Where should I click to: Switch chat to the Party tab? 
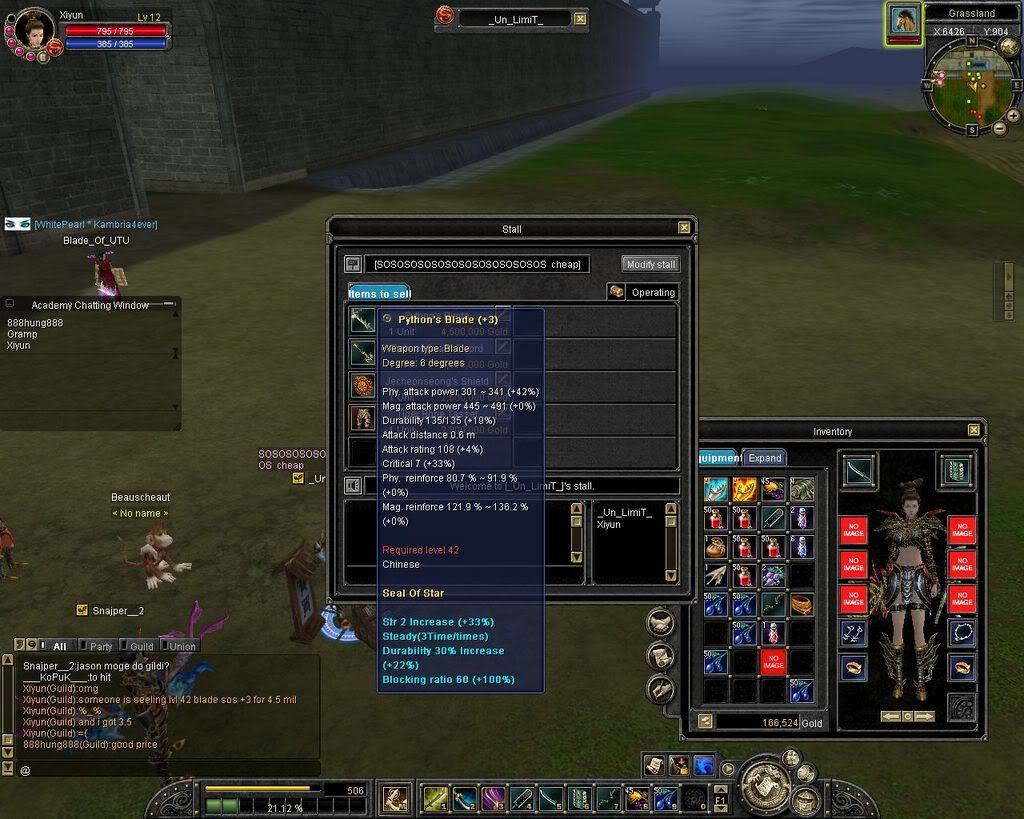click(x=100, y=646)
